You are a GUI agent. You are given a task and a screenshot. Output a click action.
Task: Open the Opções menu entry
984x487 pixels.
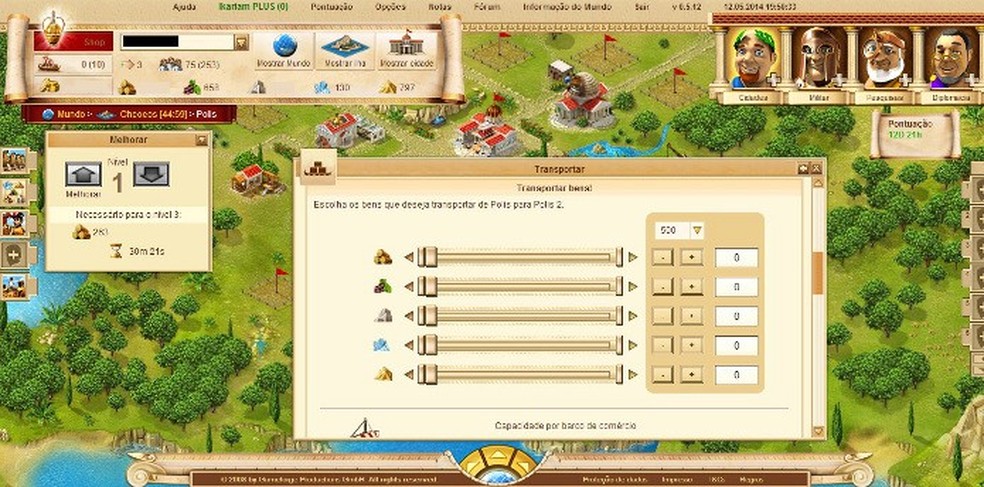361,6
